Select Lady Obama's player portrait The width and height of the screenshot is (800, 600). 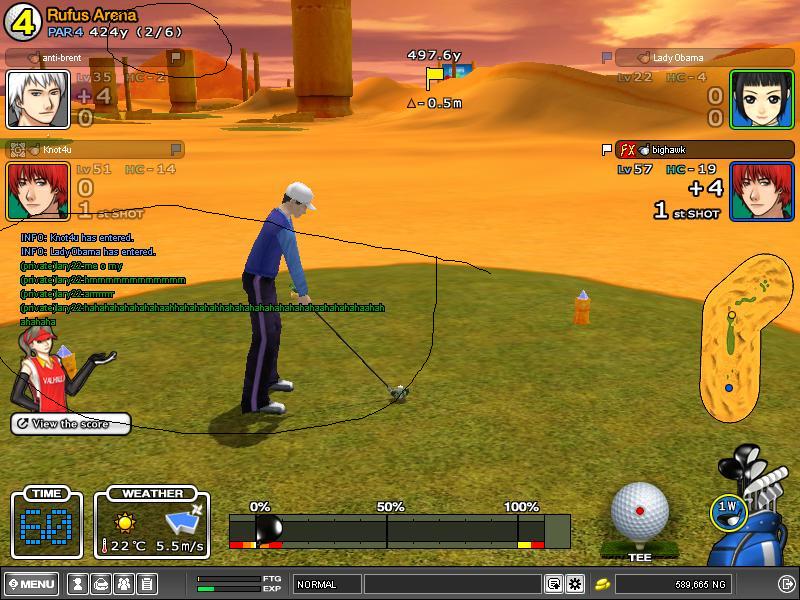[762, 99]
